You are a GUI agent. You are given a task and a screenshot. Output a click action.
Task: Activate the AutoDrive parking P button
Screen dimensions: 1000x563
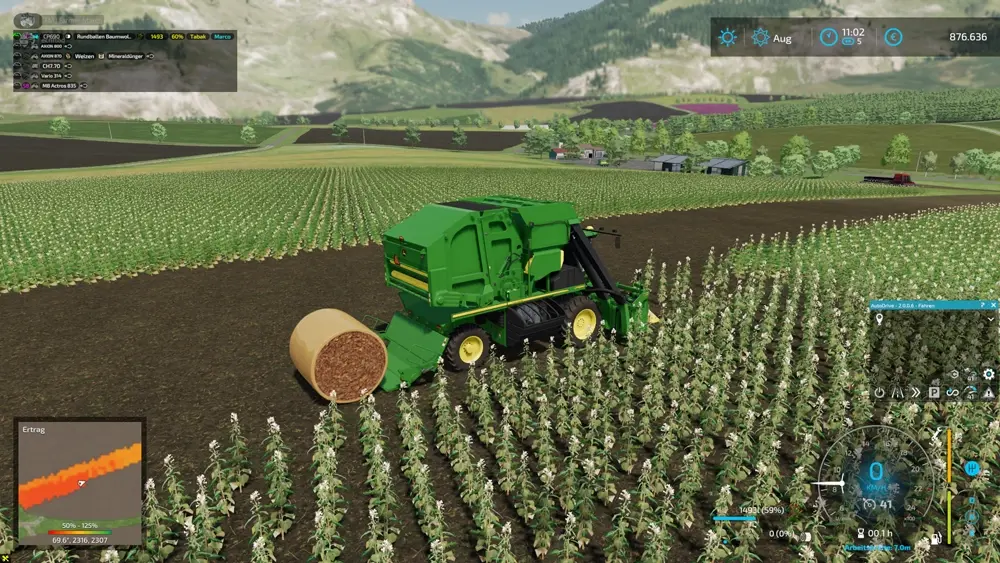(x=934, y=393)
